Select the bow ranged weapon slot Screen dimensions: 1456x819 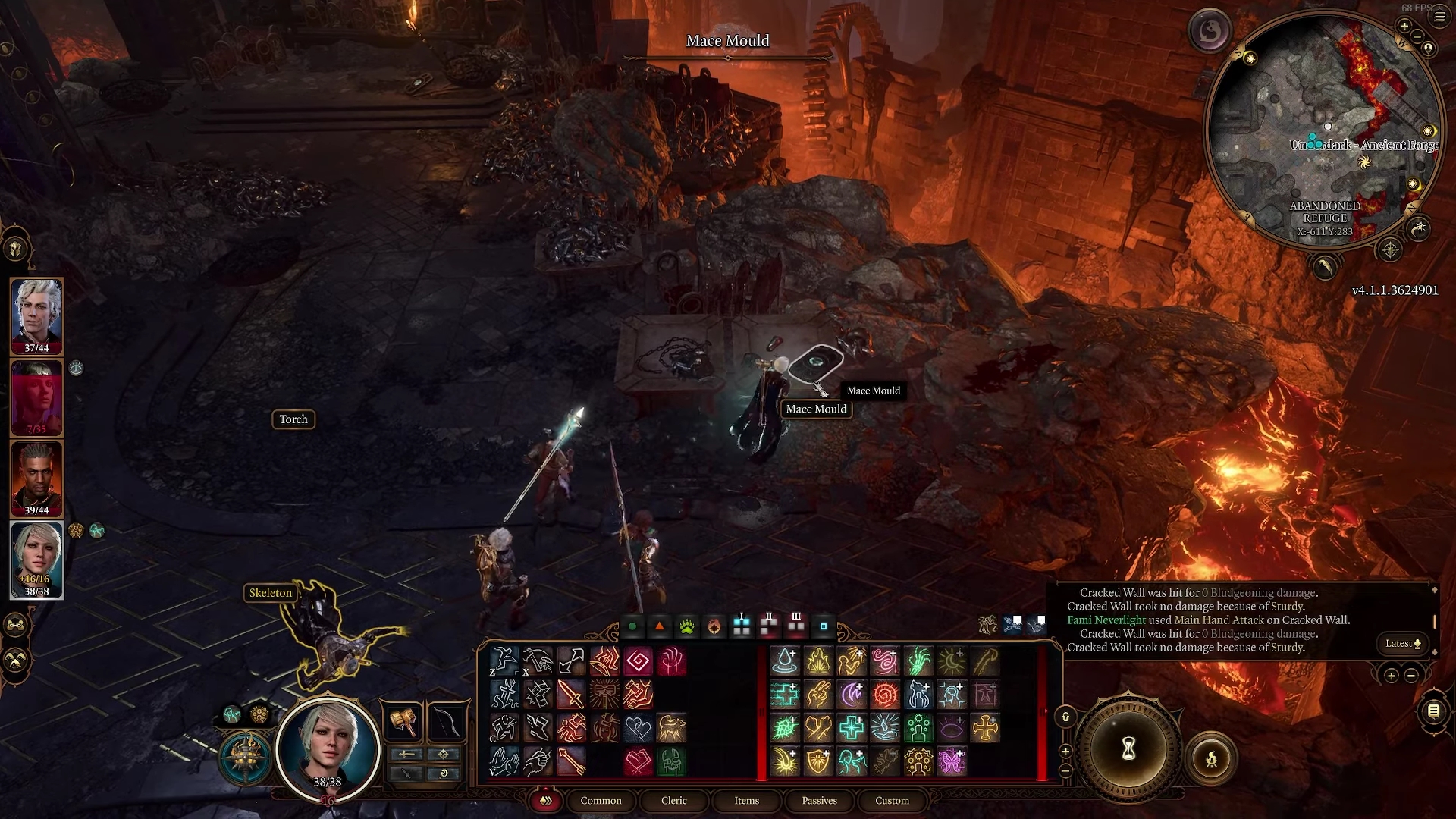pyautogui.click(x=446, y=721)
